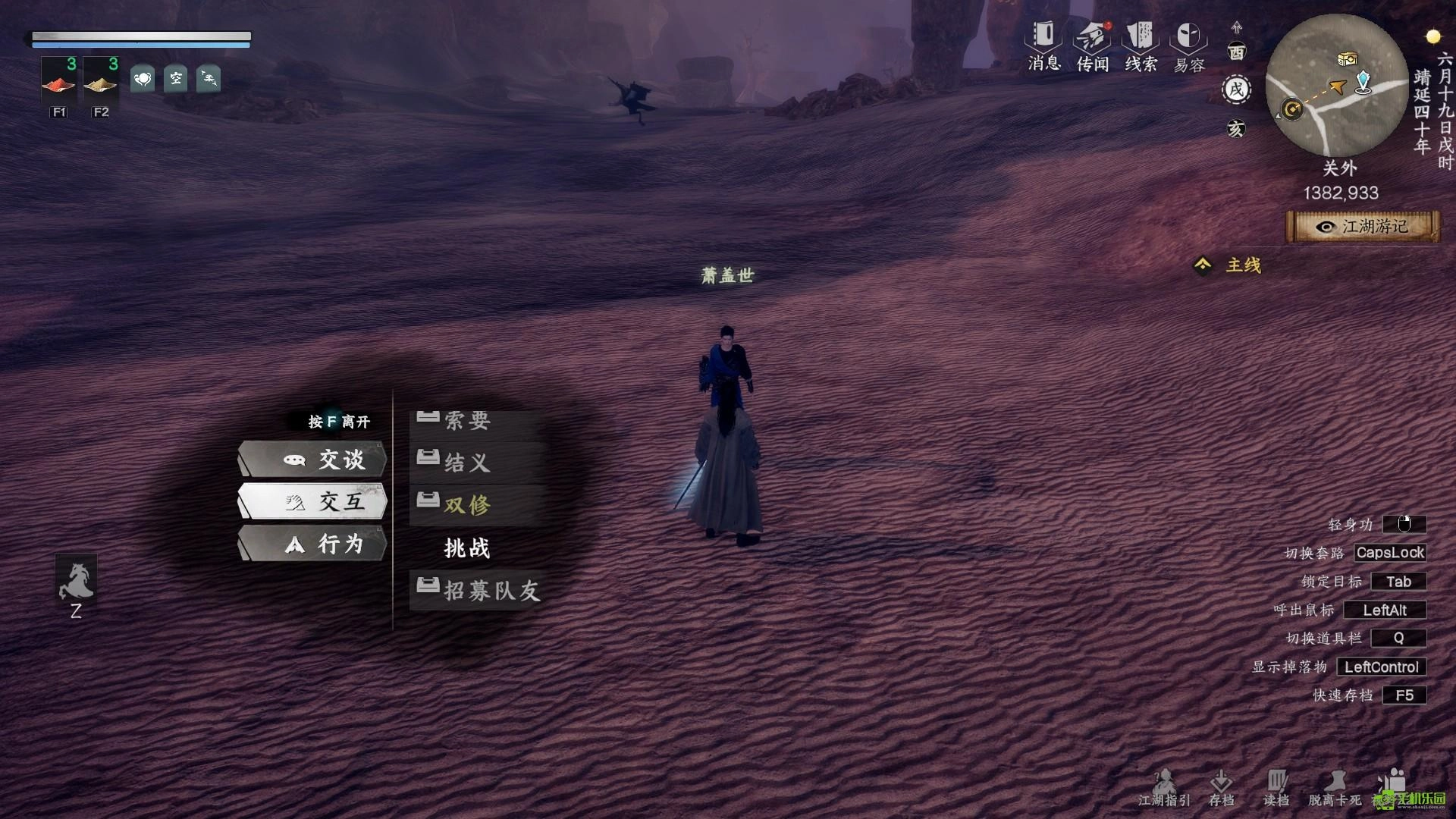
Task: Summon the horse mount icon
Action: click(x=76, y=582)
